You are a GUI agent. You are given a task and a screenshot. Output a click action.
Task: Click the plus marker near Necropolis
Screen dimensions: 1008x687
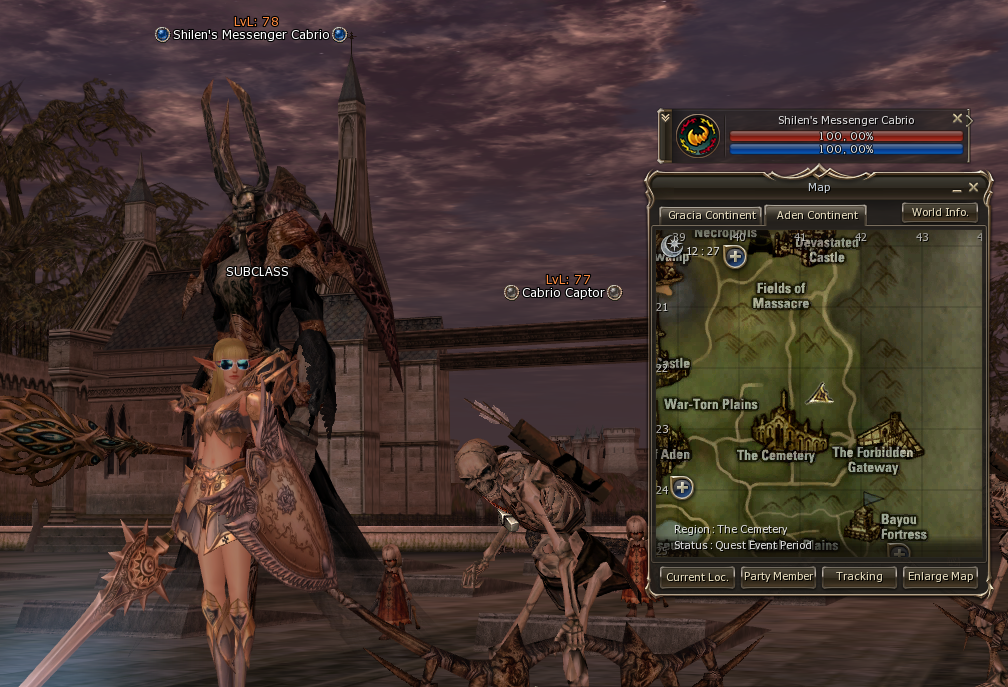click(x=735, y=257)
